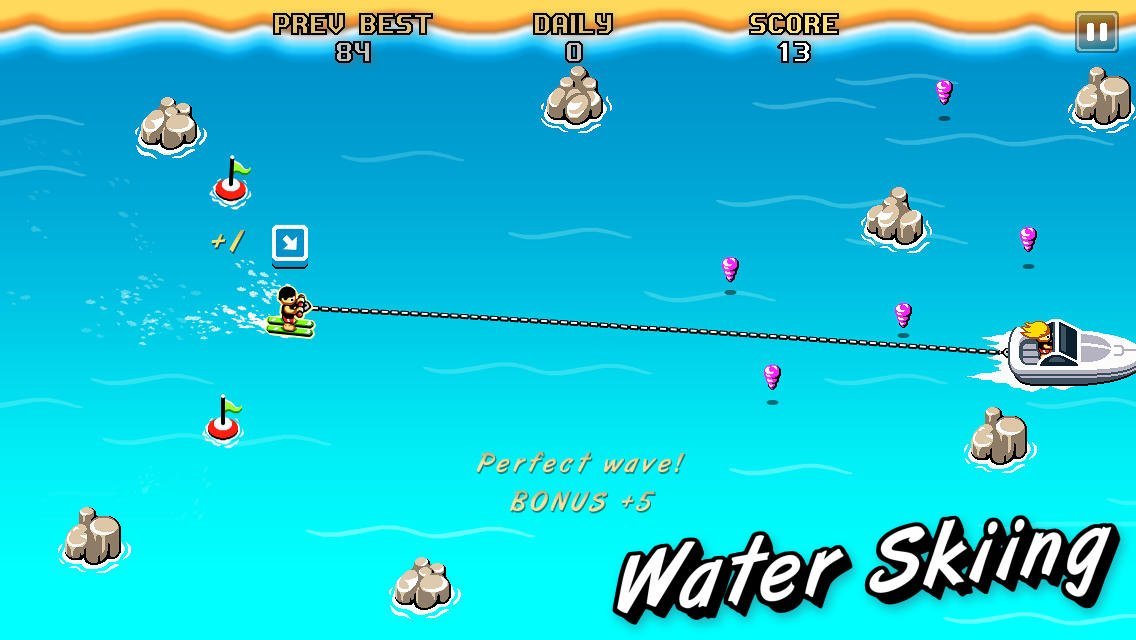Pause the water skiing game
The height and width of the screenshot is (640, 1136).
click(1096, 32)
